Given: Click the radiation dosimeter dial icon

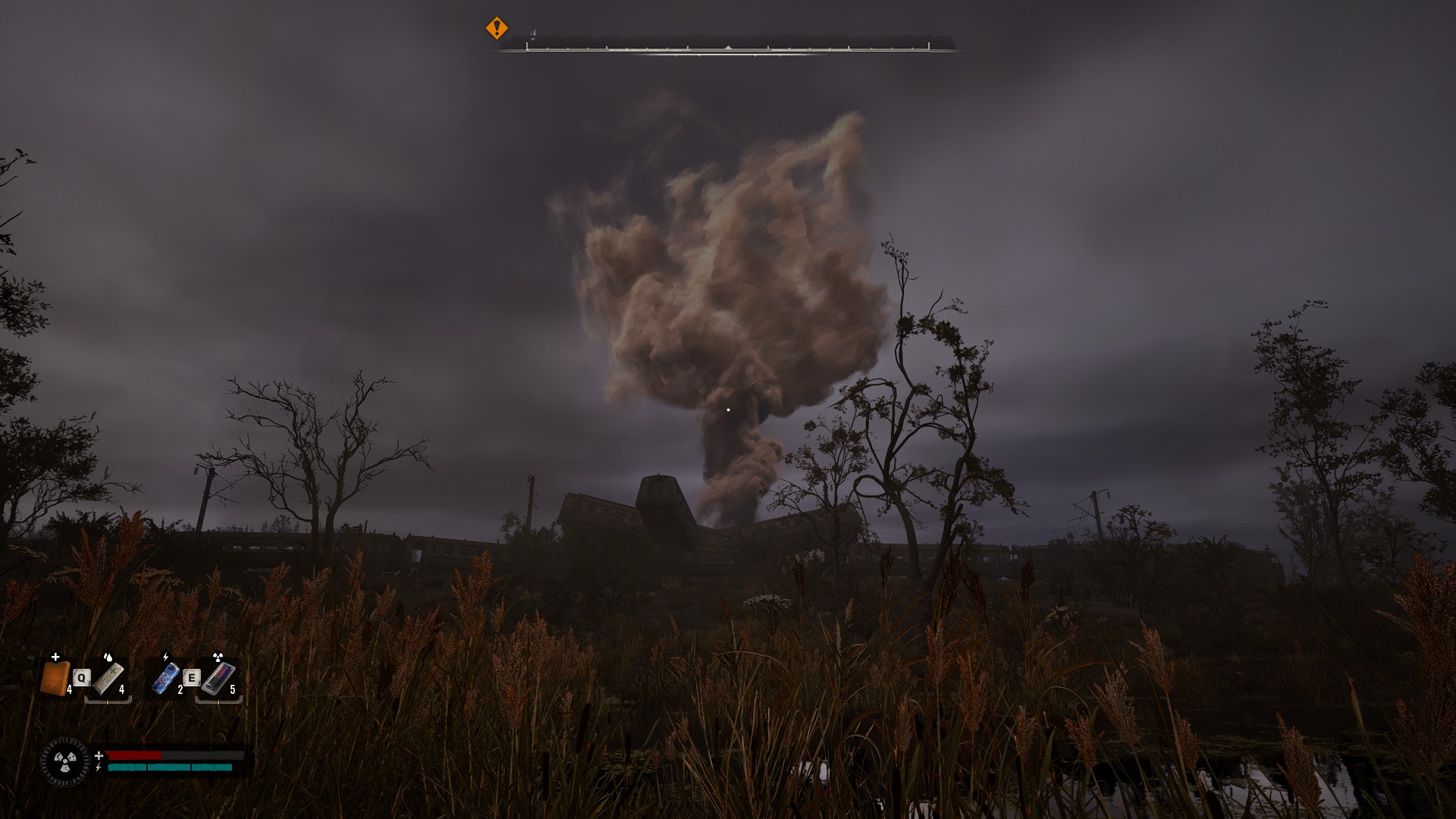Looking at the screenshot, I should pos(65,761).
